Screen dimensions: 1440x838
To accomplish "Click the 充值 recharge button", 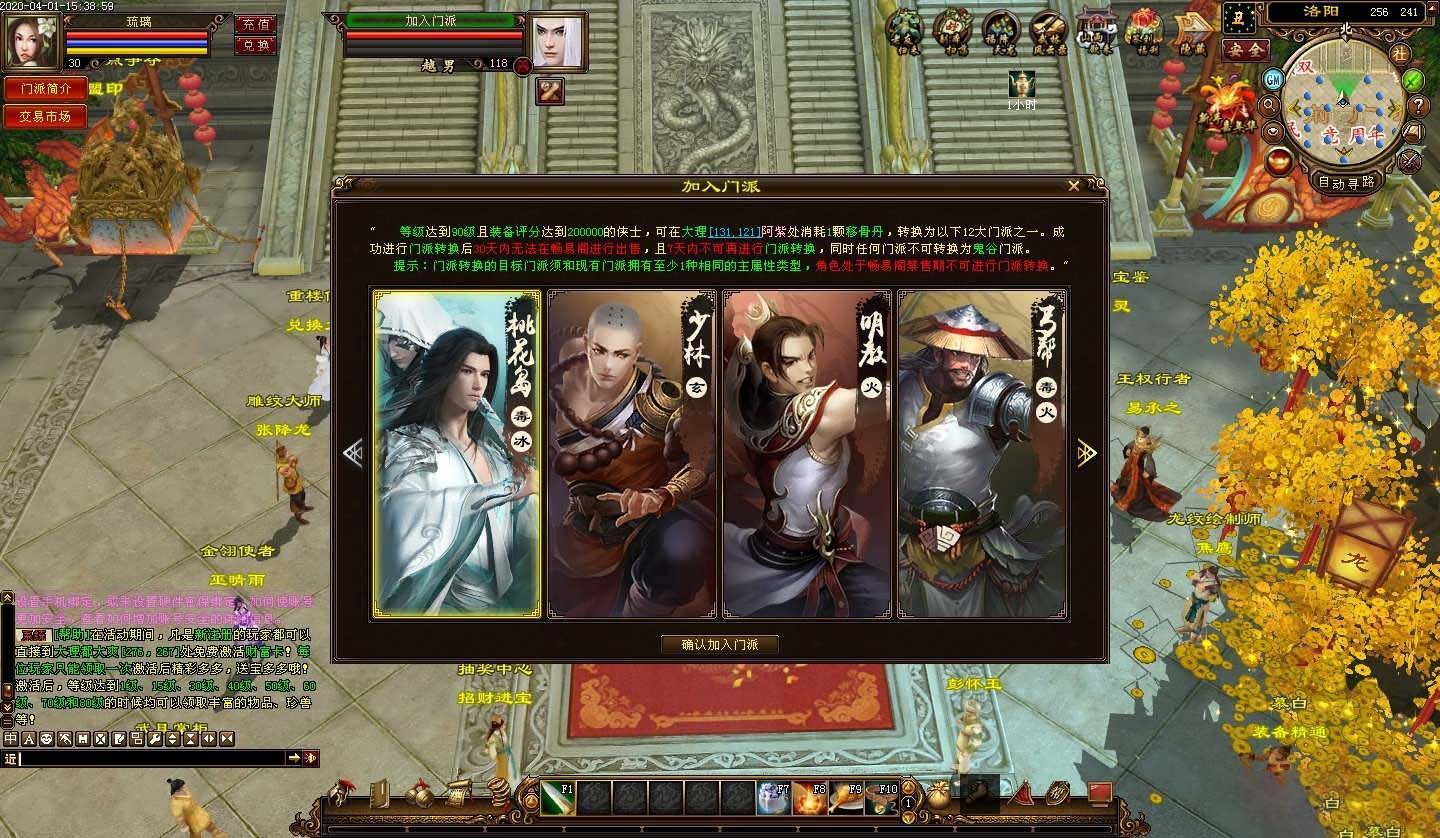I will point(256,24).
